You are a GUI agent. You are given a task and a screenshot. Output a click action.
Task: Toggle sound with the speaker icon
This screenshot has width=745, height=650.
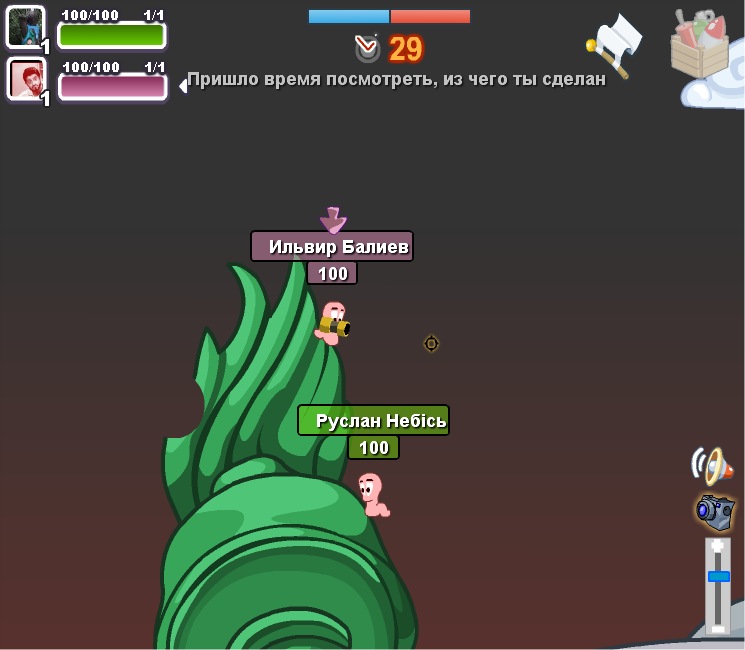711,465
